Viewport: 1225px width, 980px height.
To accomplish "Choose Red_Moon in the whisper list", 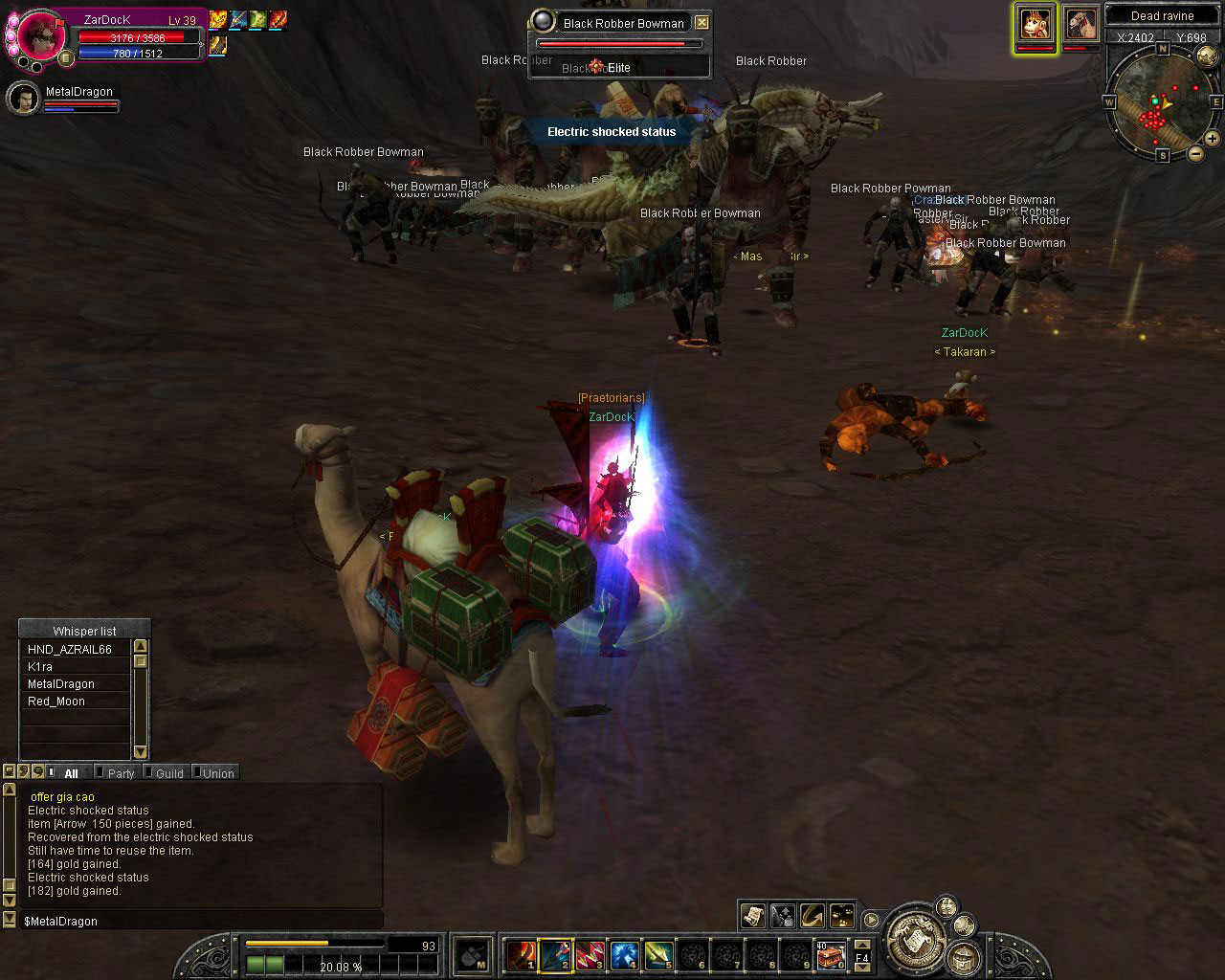I will click(x=56, y=702).
